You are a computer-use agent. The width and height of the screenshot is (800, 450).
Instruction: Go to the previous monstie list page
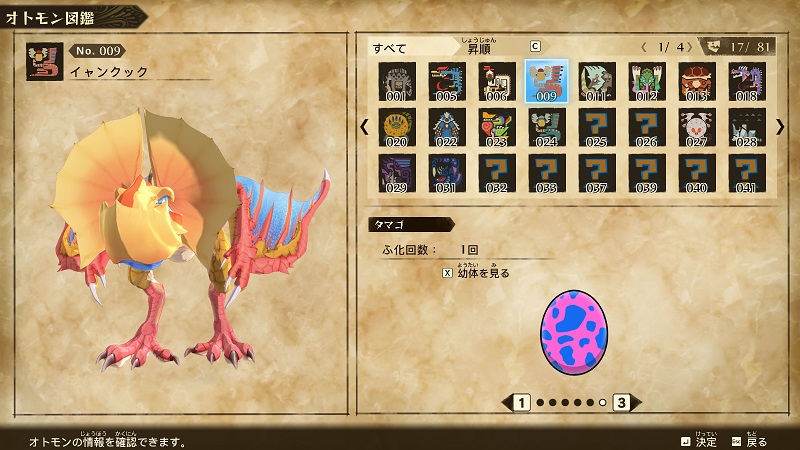tap(364, 127)
